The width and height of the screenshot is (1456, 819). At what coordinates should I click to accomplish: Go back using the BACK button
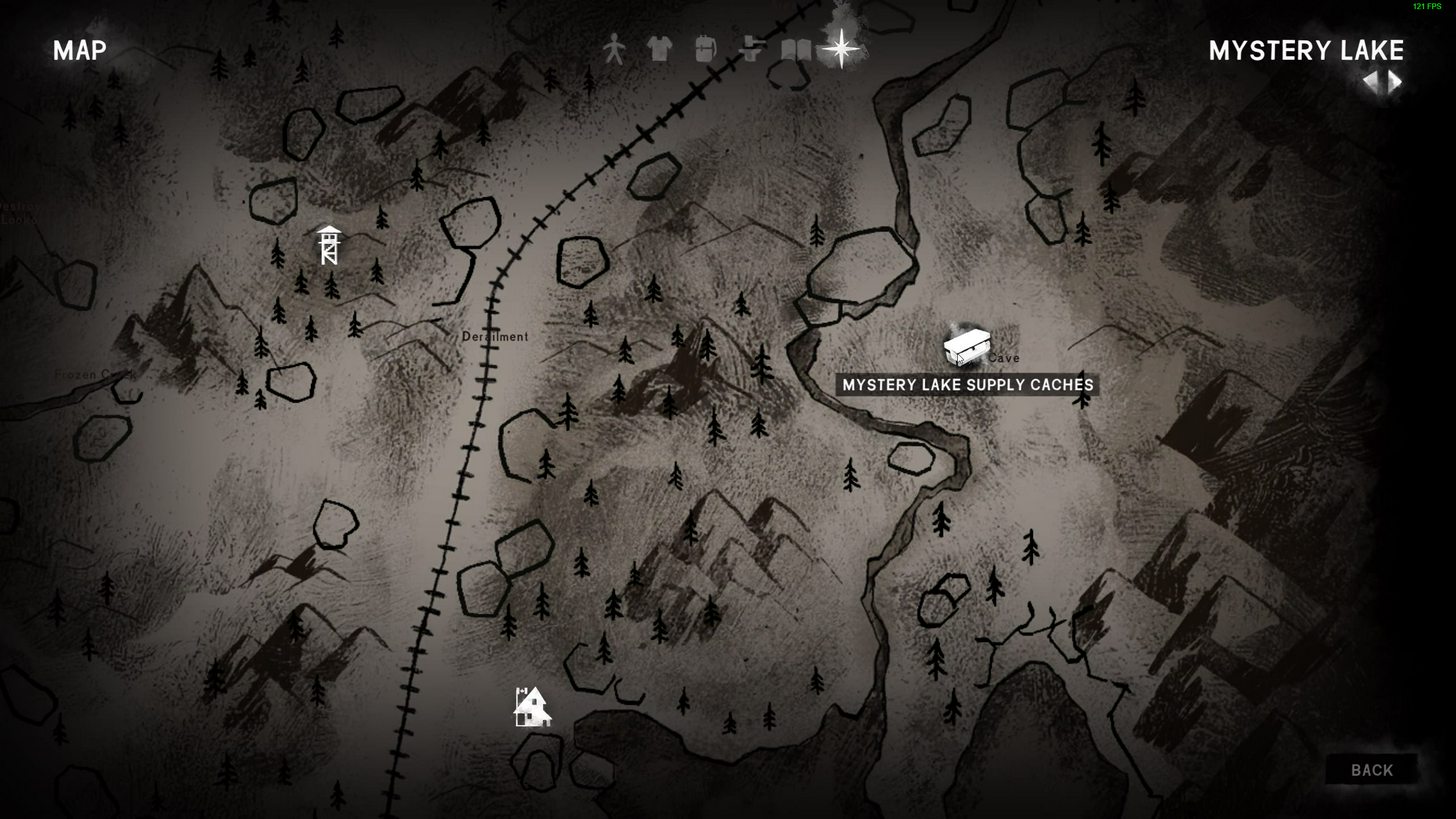coord(1371,770)
